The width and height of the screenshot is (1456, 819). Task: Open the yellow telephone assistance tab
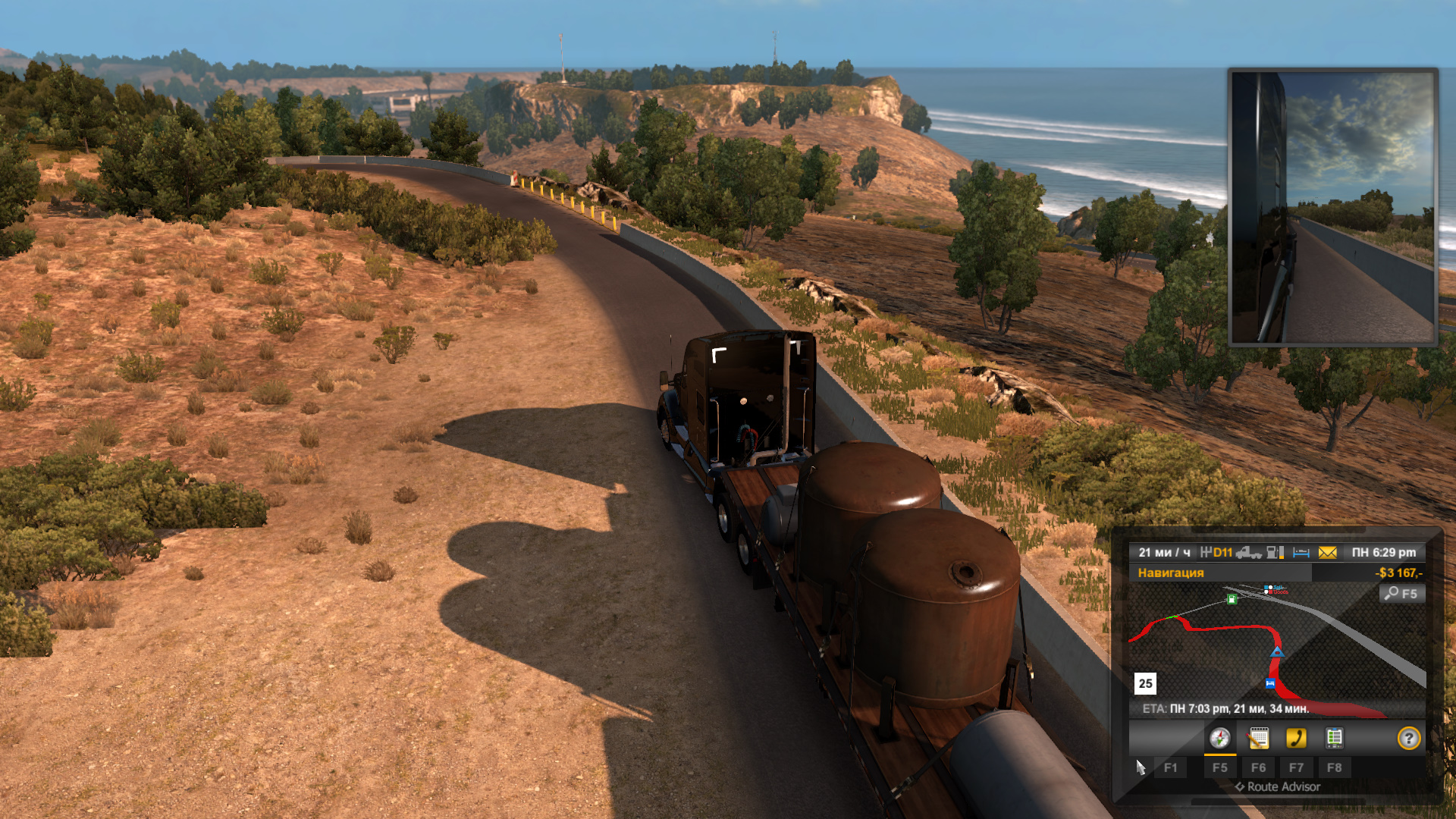[1296, 738]
